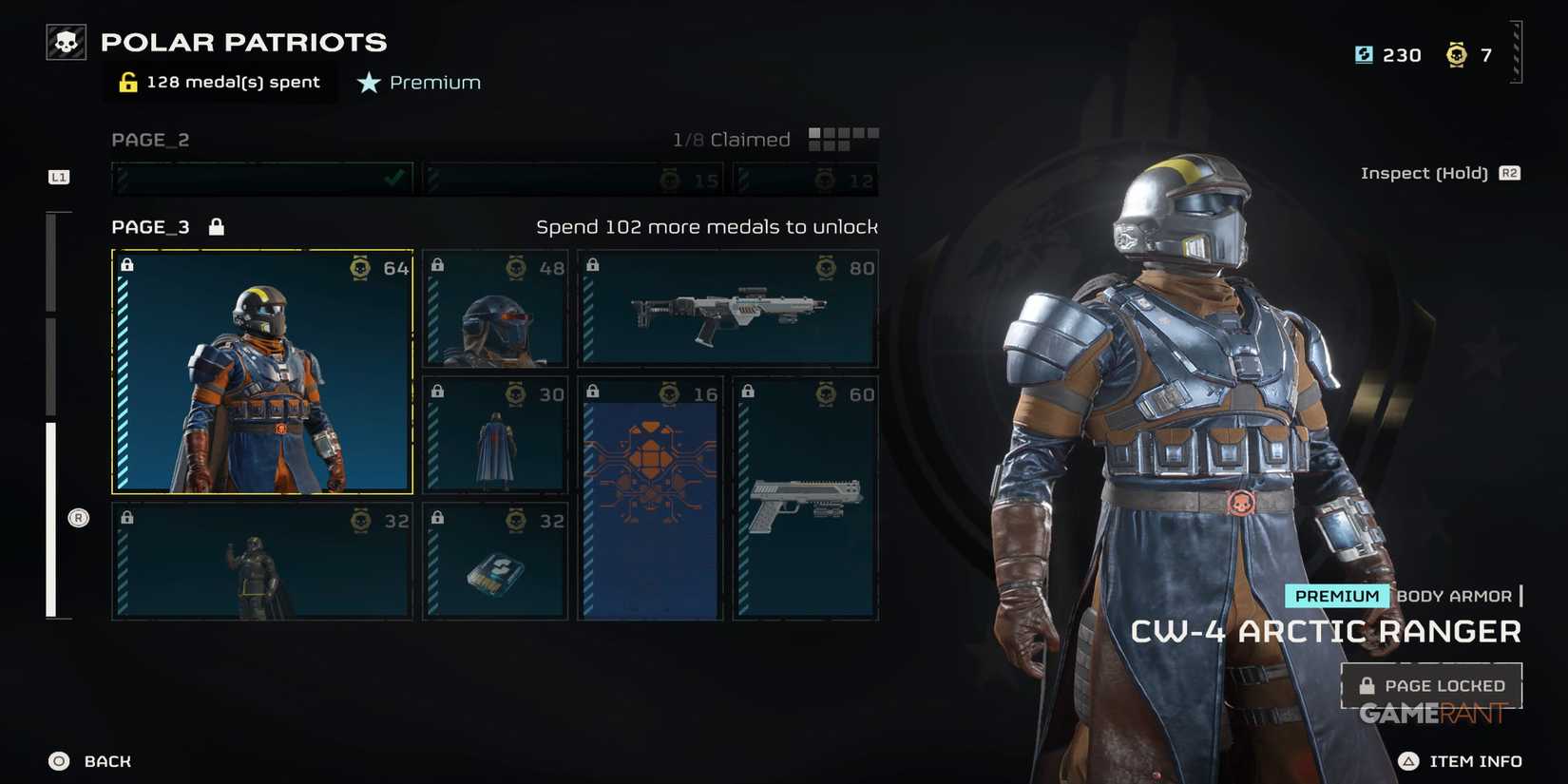Viewport: 1568px width, 784px height.
Task: Click the BACK button
Action: point(92,760)
